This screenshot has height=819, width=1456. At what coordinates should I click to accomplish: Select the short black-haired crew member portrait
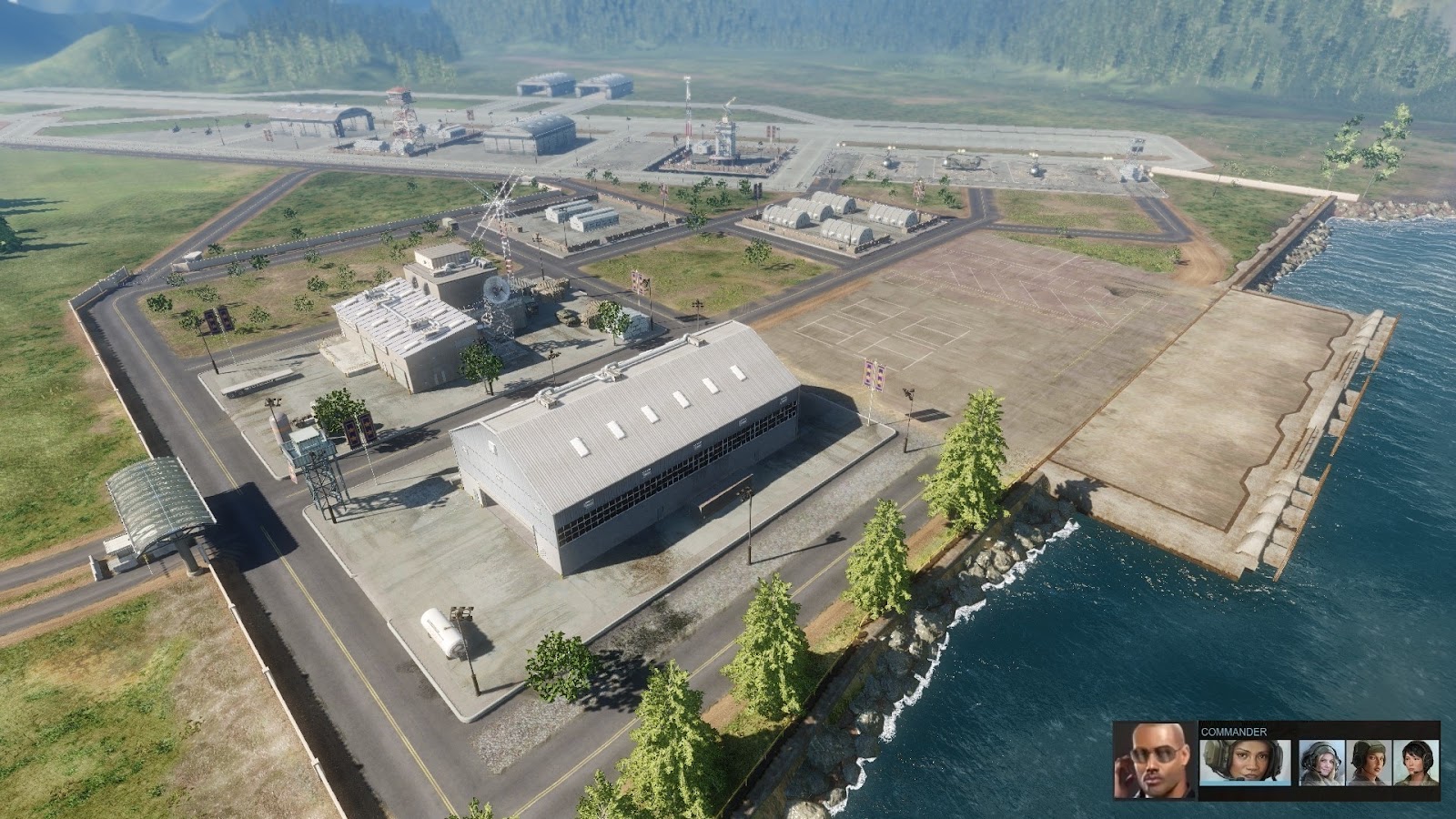pos(1416,763)
